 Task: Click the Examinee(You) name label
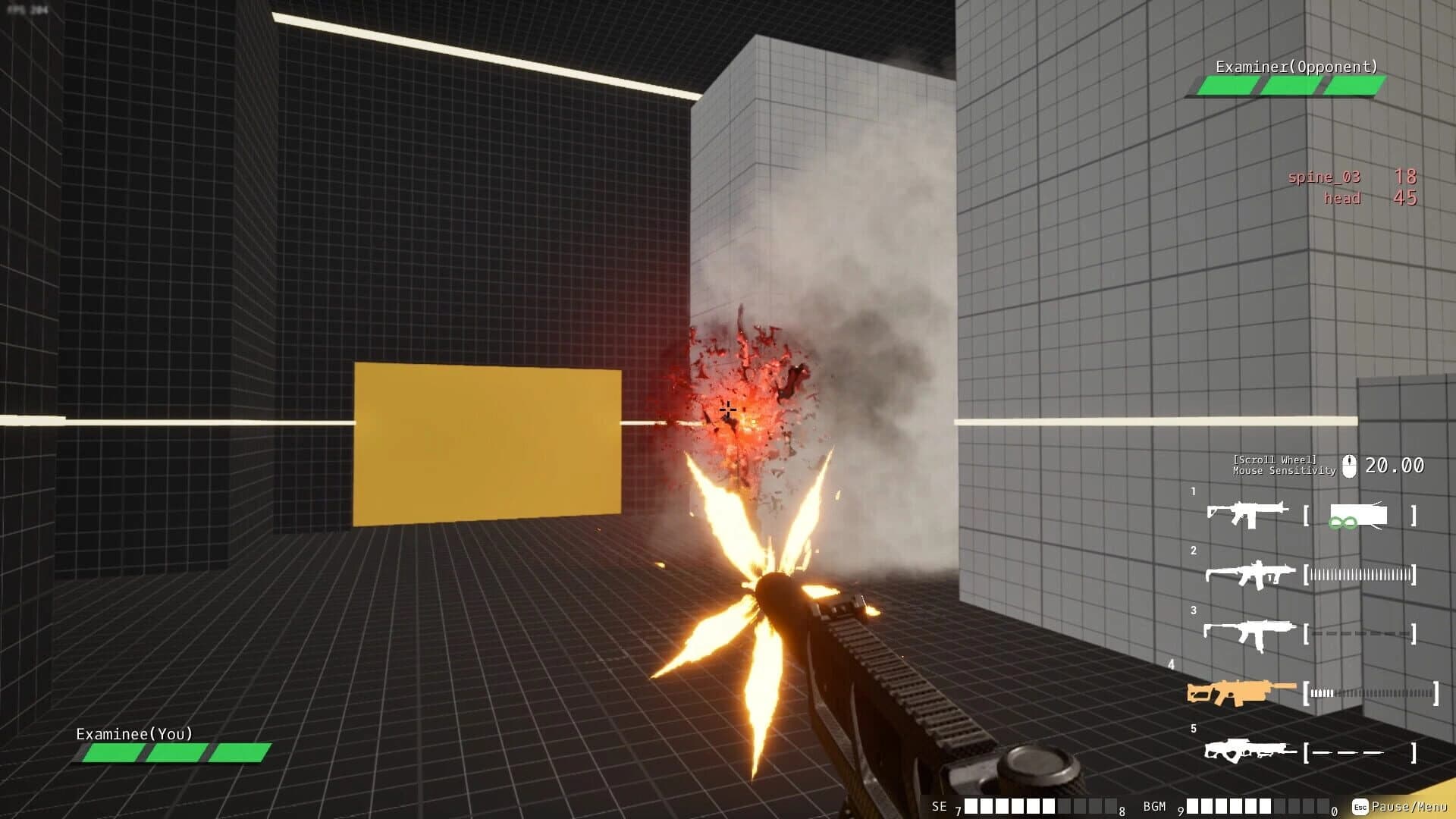tap(133, 733)
